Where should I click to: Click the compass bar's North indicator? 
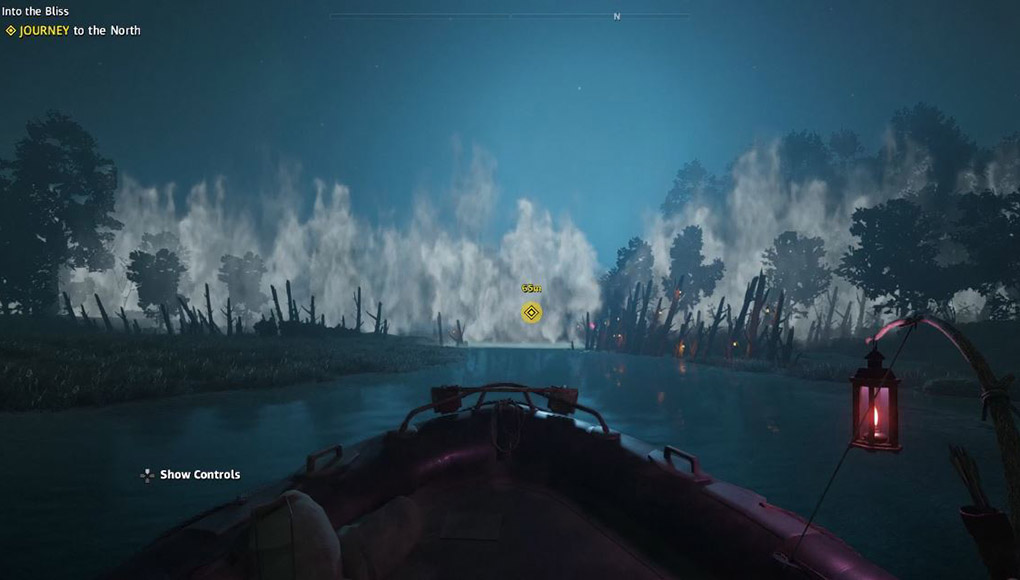(617, 17)
